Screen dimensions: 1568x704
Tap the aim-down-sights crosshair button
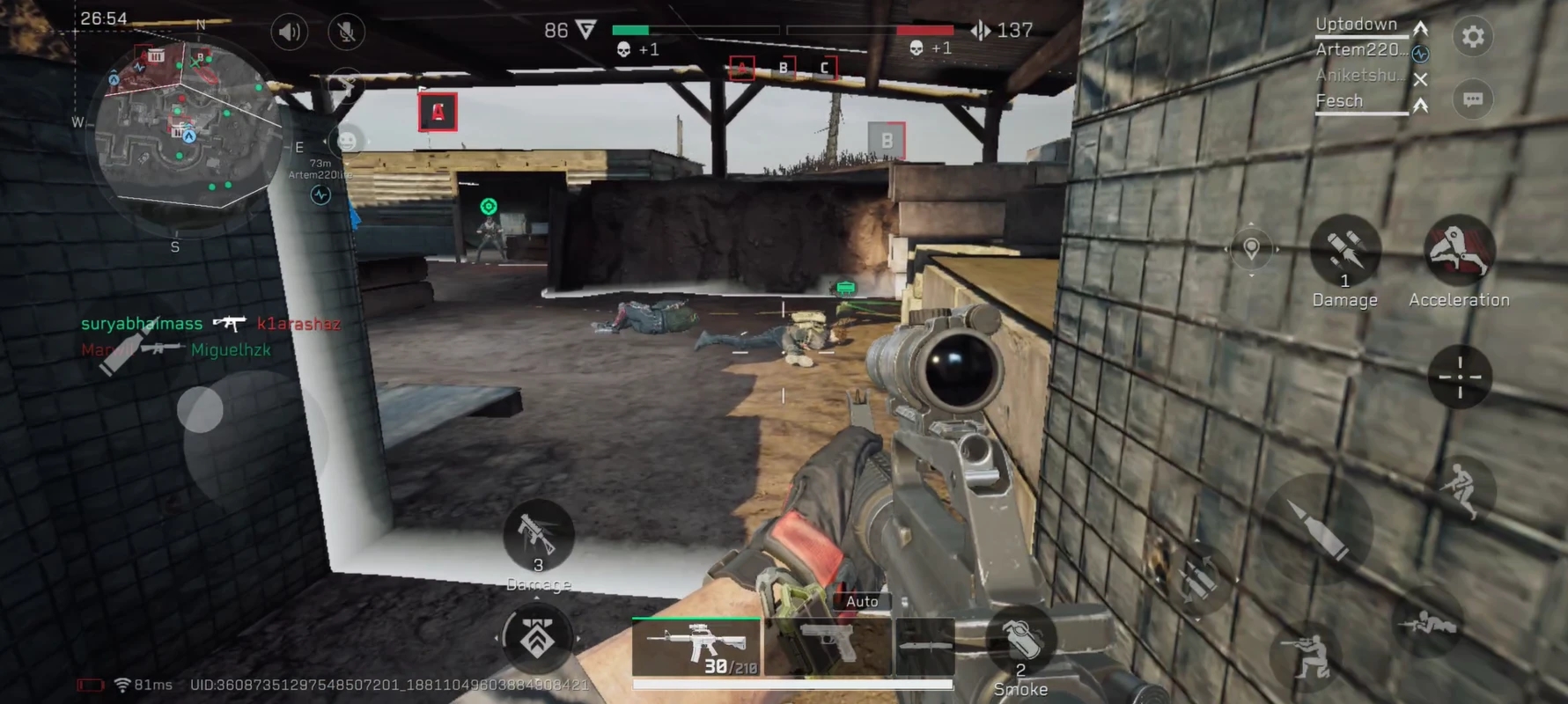pos(1459,377)
